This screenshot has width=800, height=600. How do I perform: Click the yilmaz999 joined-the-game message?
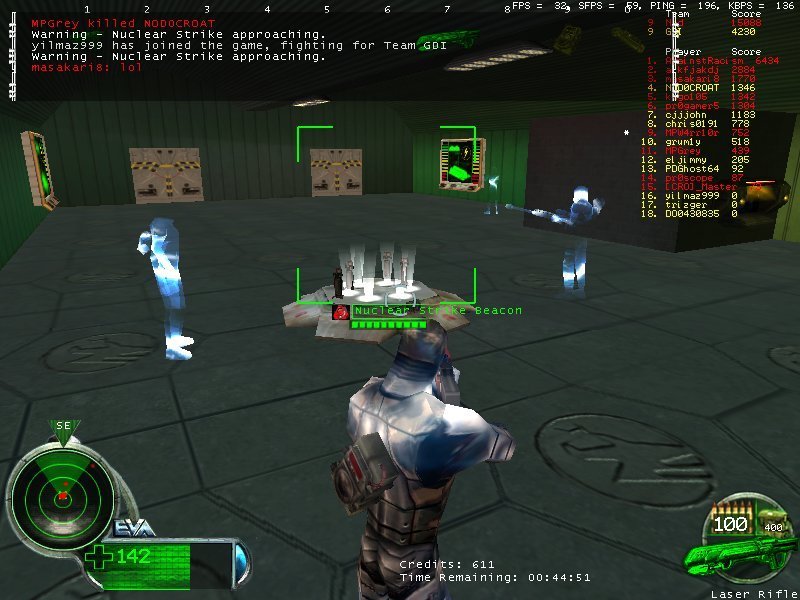pos(175,45)
